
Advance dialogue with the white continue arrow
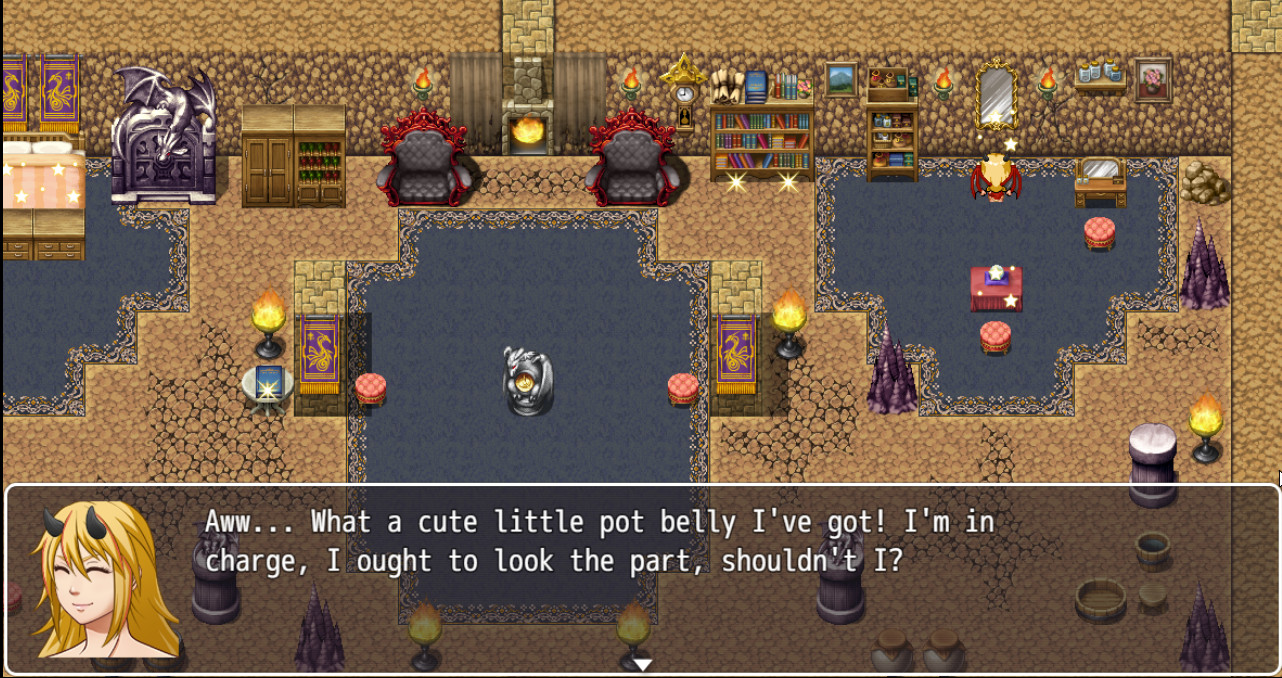pyautogui.click(x=642, y=664)
